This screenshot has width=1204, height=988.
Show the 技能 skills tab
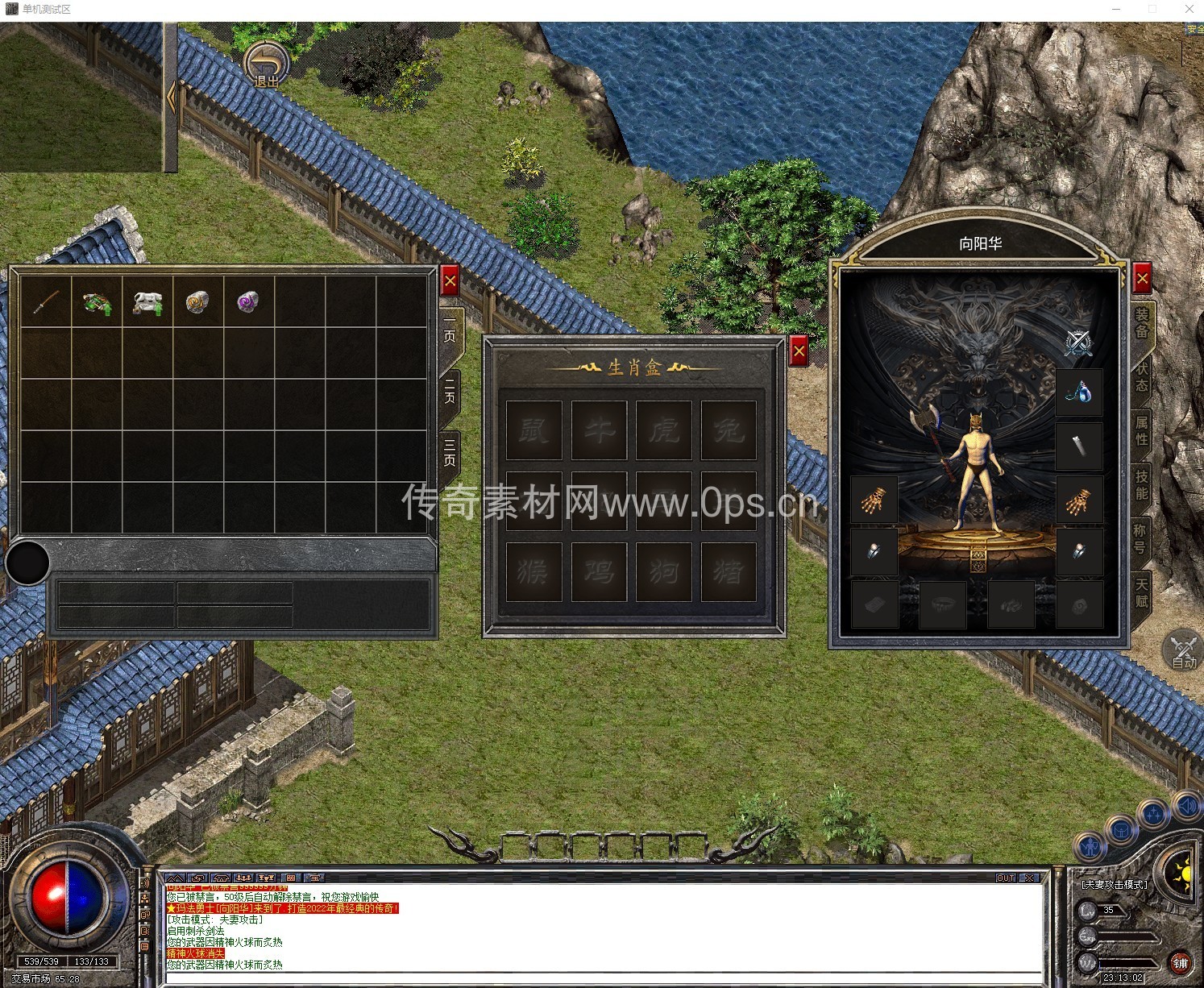coord(1141,483)
